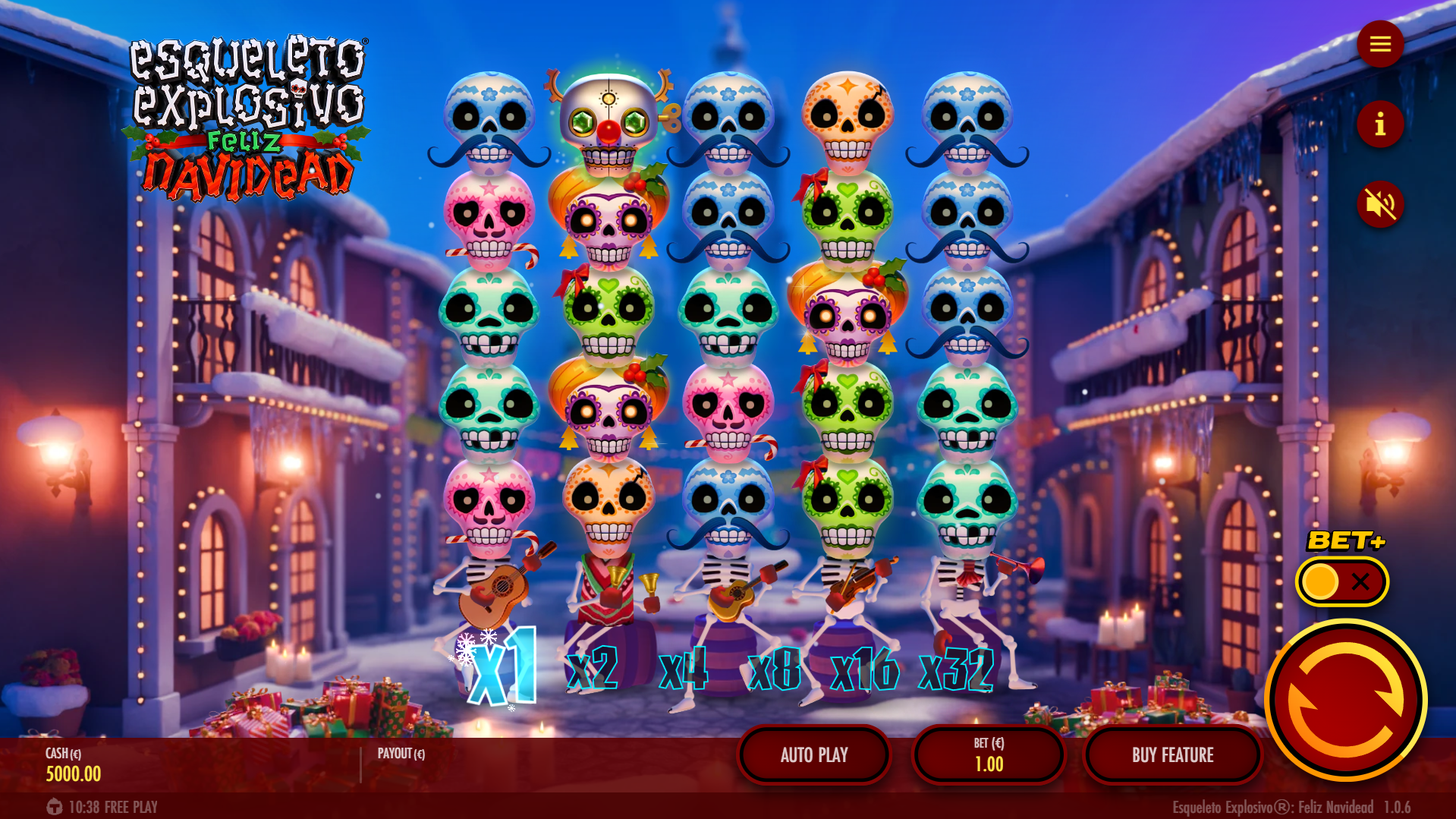Unmute the game sound

(x=1379, y=204)
